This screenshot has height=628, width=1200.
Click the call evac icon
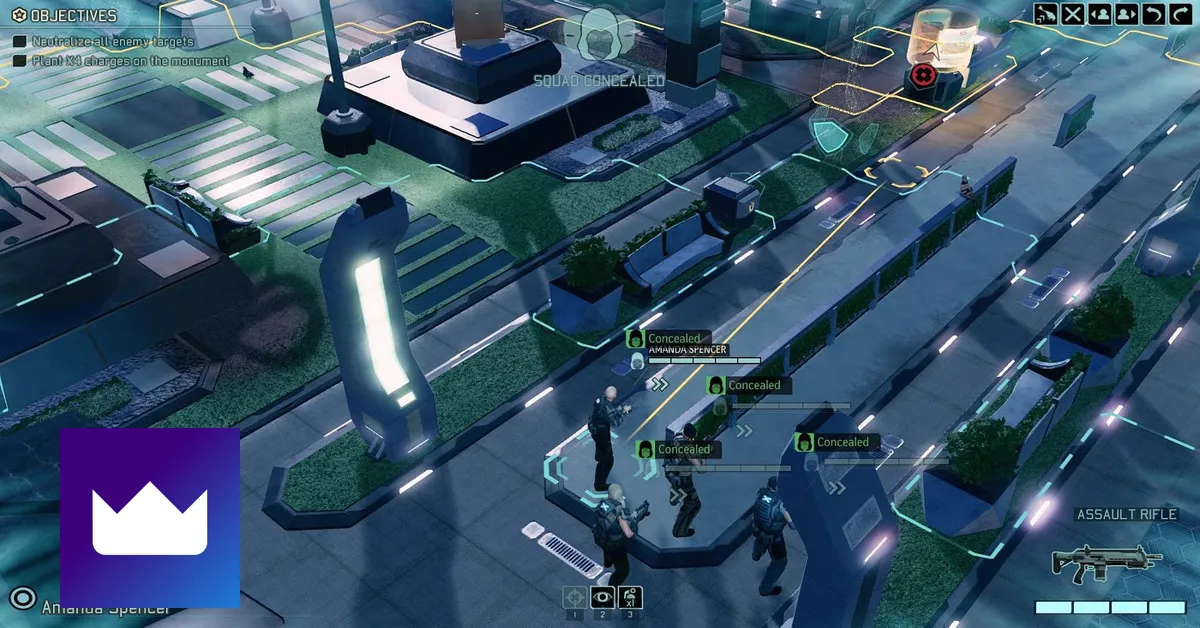(1046, 14)
